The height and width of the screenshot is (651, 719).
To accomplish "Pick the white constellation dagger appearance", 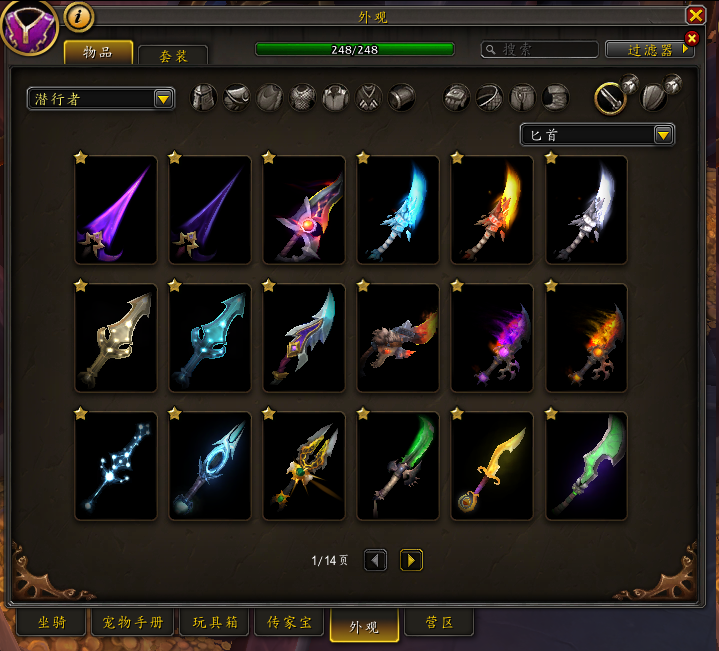I will point(116,466).
